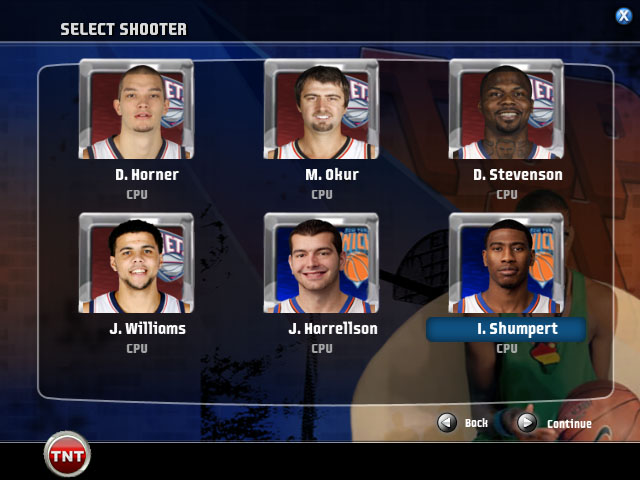This screenshot has width=640, height=480.
Task: Choose J. Harrellson's portrait as shooter
Action: pyautogui.click(x=321, y=263)
